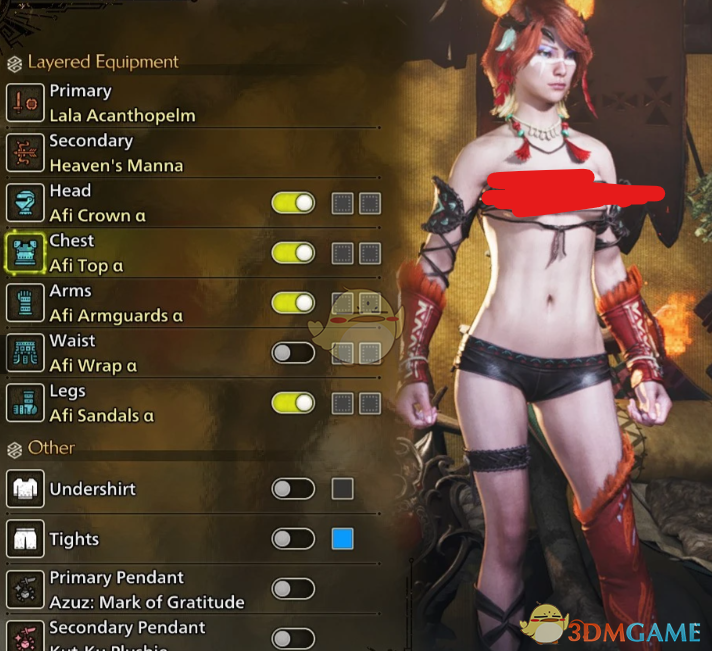Click the Undershirt color swatch
This screenshot has height=651, width=712.
[x=342, y=489]
